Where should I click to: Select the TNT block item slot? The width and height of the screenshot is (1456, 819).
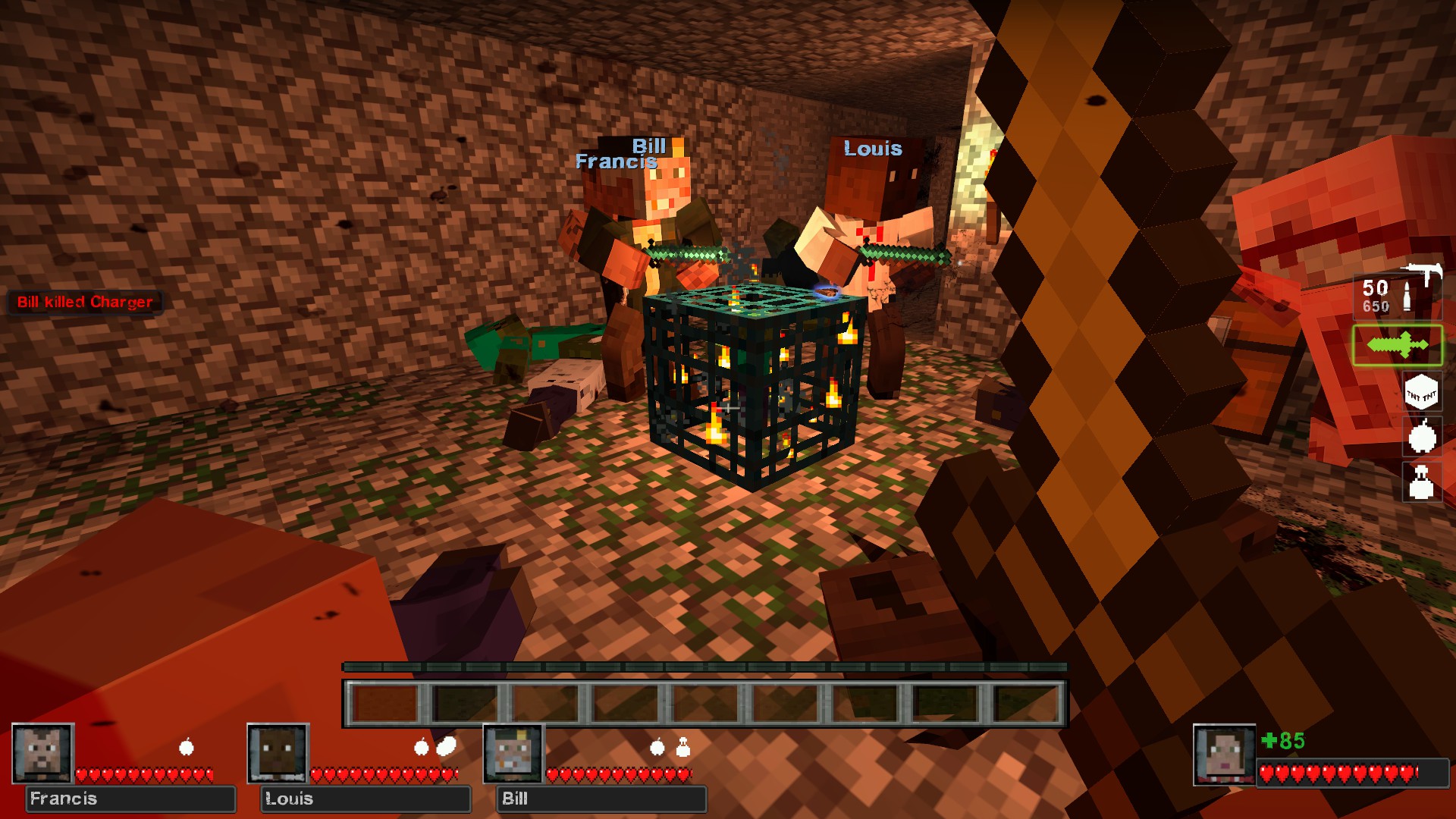(1421, 393)
